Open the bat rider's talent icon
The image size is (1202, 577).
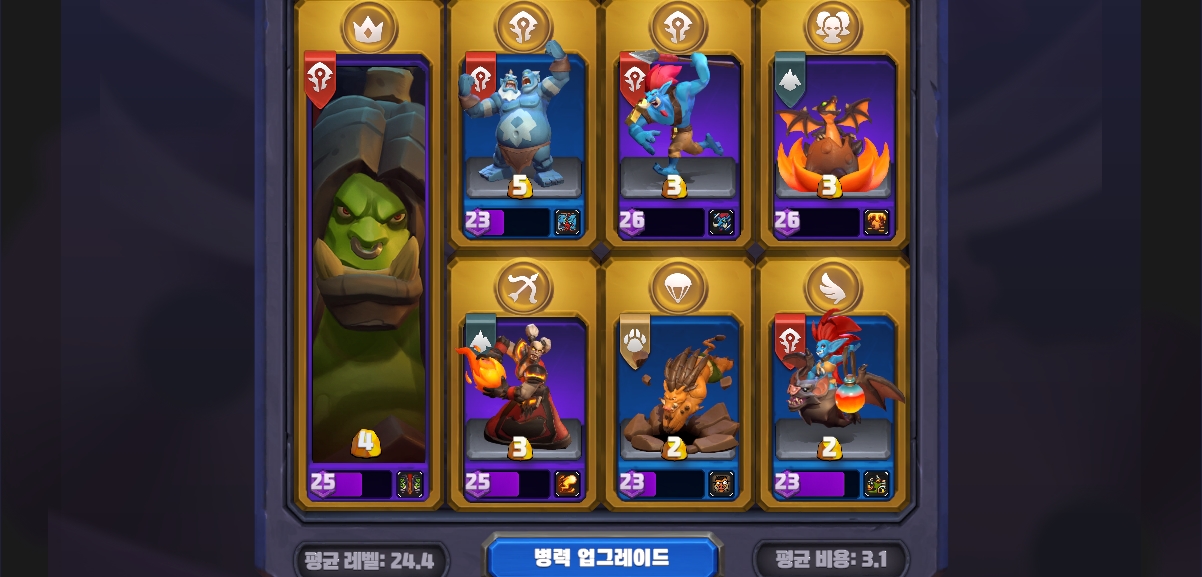[x=876, y=484]
